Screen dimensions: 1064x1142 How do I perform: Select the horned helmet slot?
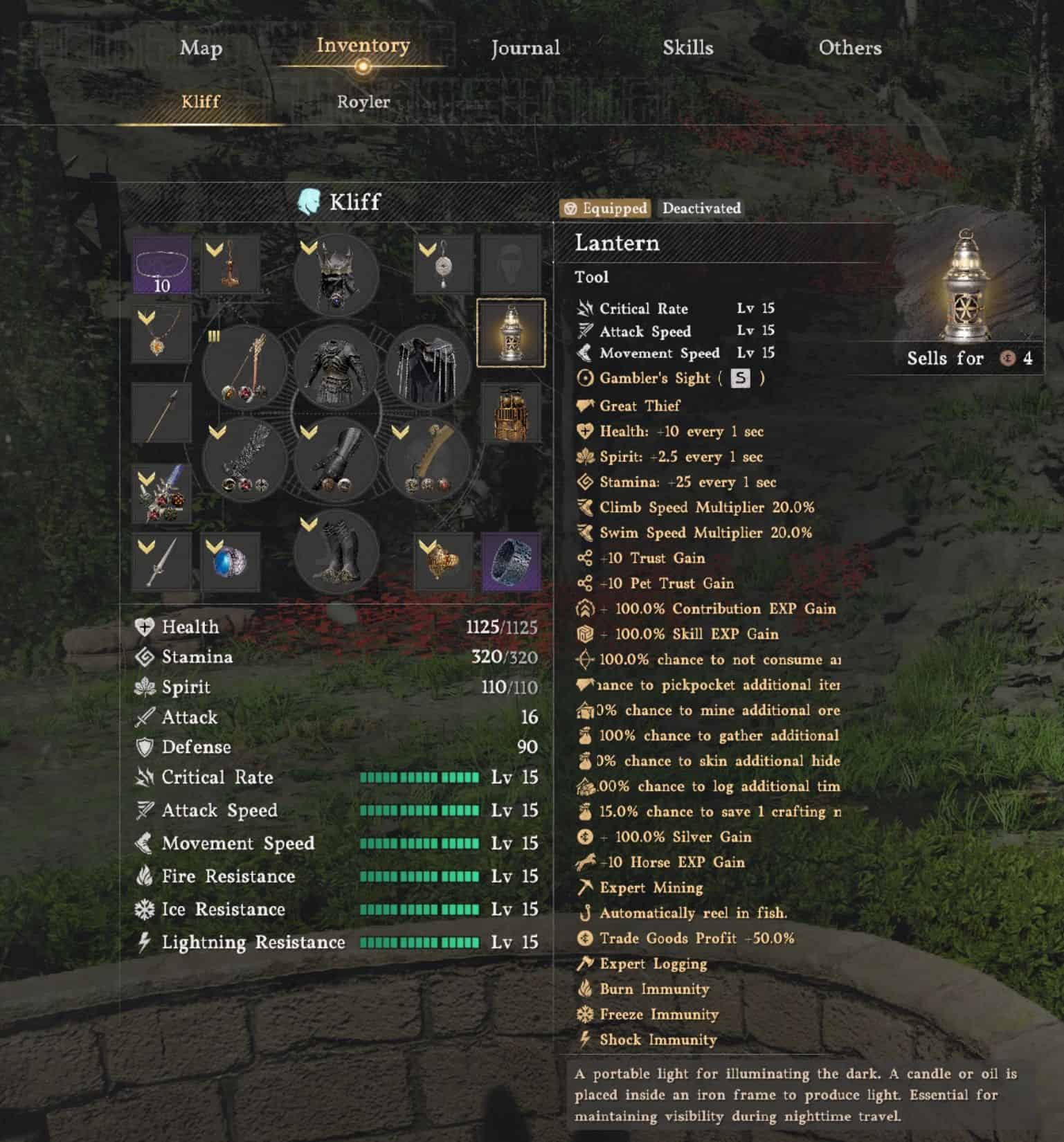pyautogui.click(x=336, y=275)
